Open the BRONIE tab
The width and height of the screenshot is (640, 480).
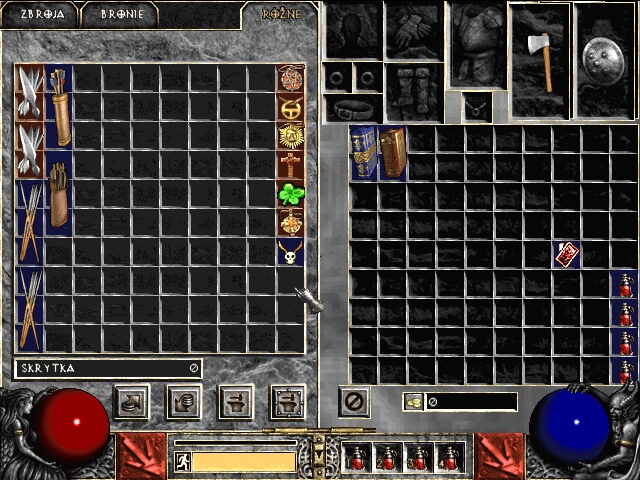point(121,15)
